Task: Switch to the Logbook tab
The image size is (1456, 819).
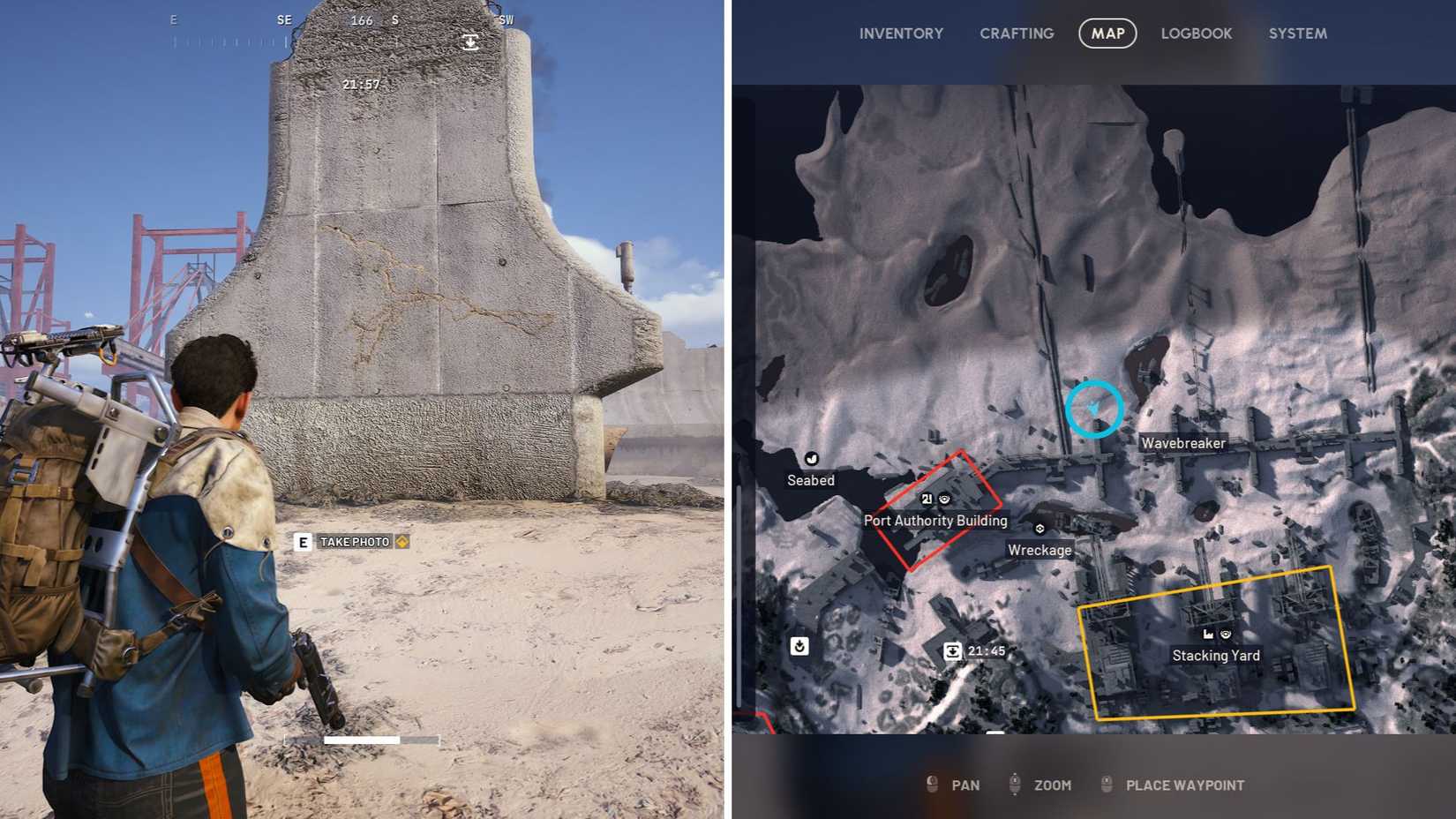Action: click(x=1196, y=34)
